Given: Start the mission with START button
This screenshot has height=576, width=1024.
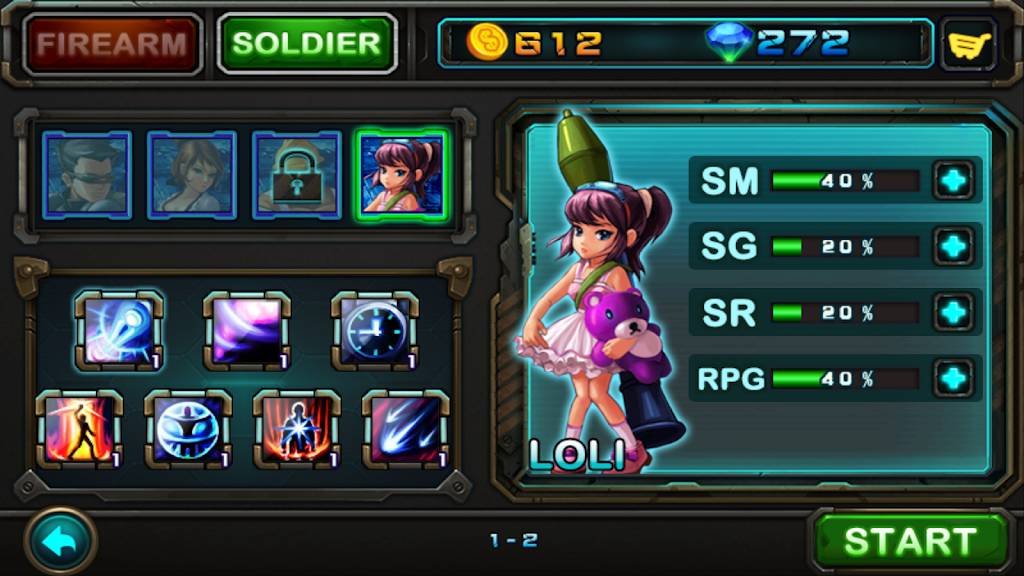Looking at the screenshot, I should pyautogui.click(x=909, y=541).
